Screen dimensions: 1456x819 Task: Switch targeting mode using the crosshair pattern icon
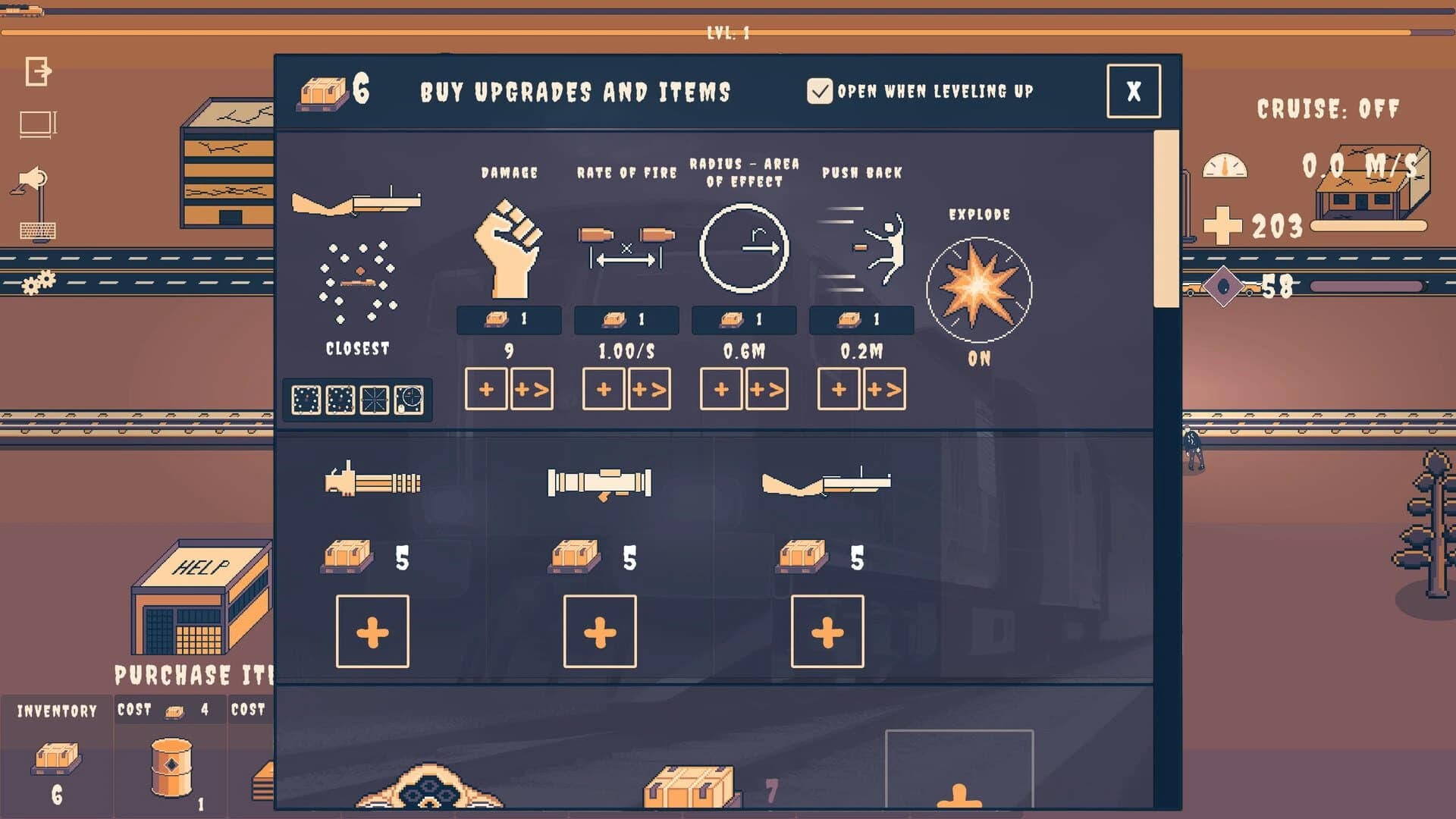(374, 399)
